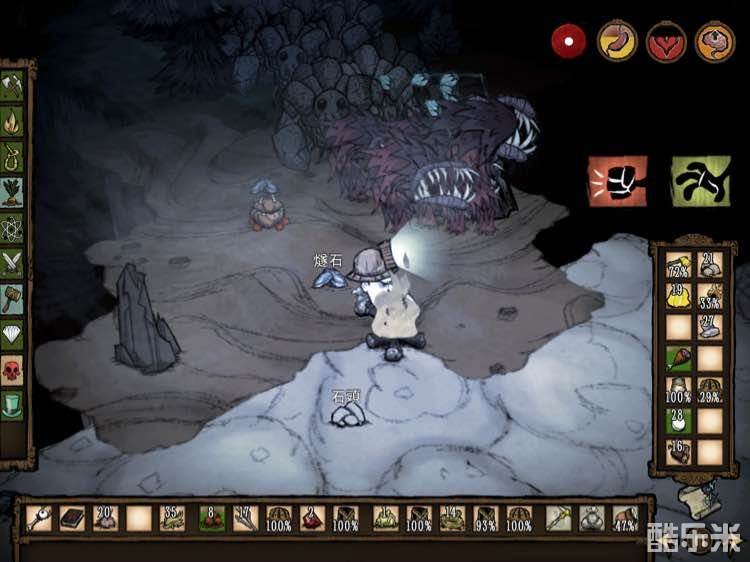Select the inventory slot showing 47%
Screen dimensions: 750x562
[625, 518]
